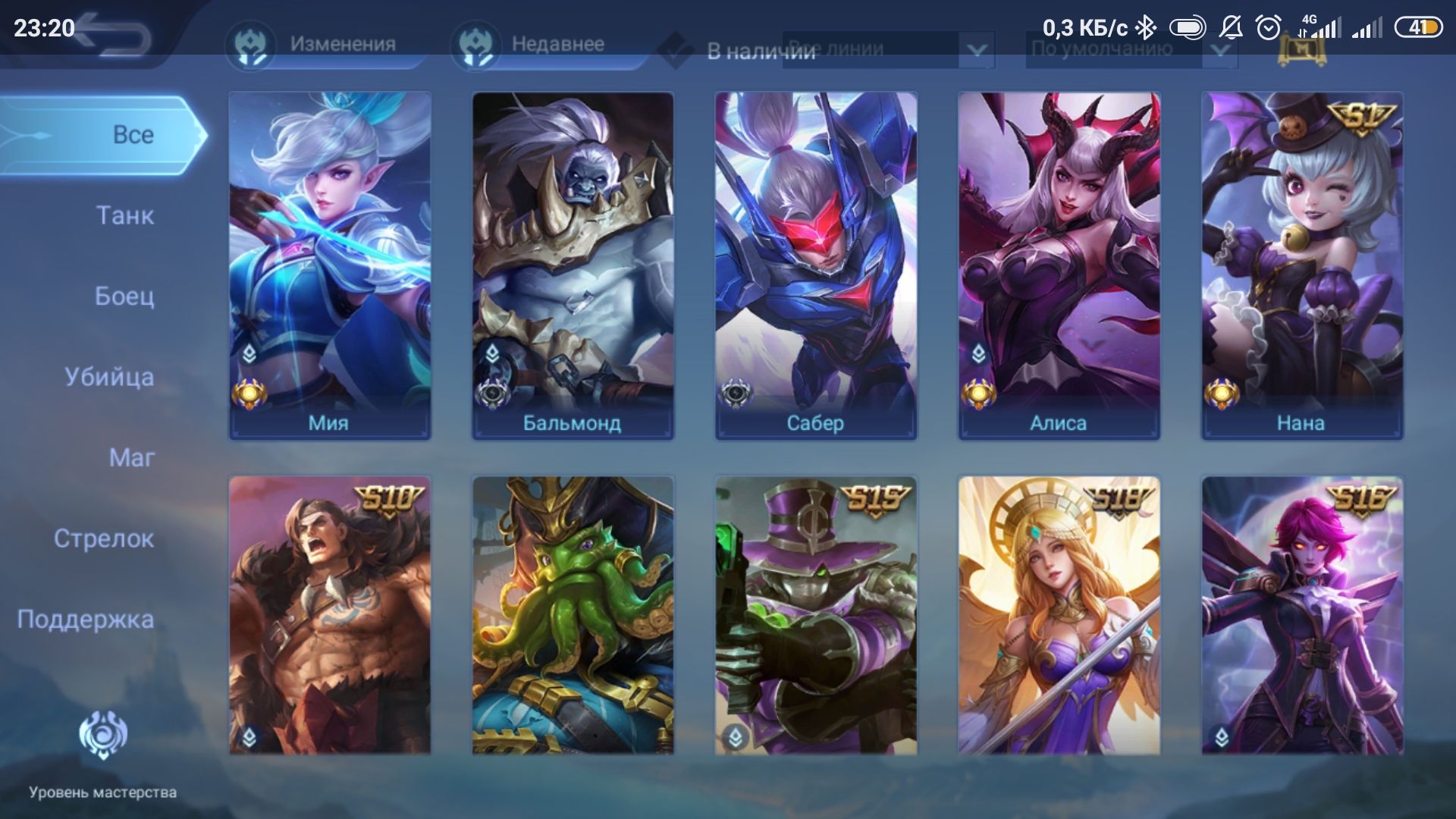Choose the green octopus pirate hero card
The height and width of the screenshot is (819, 1456).
[573, 614]
